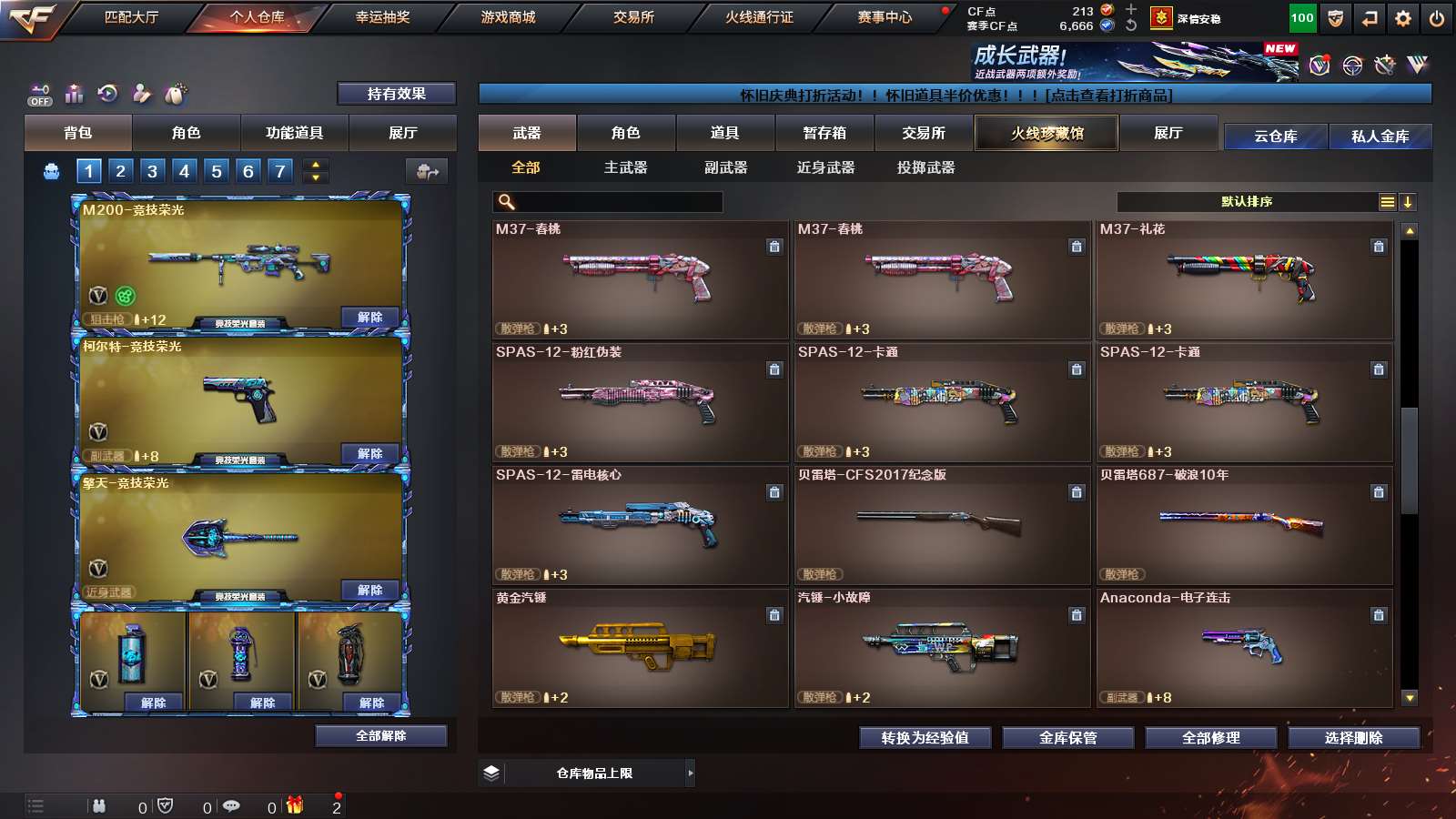Click the power/logout icon top-right
This screenshot has height=819, width=1456.
tap(1436, 16)
